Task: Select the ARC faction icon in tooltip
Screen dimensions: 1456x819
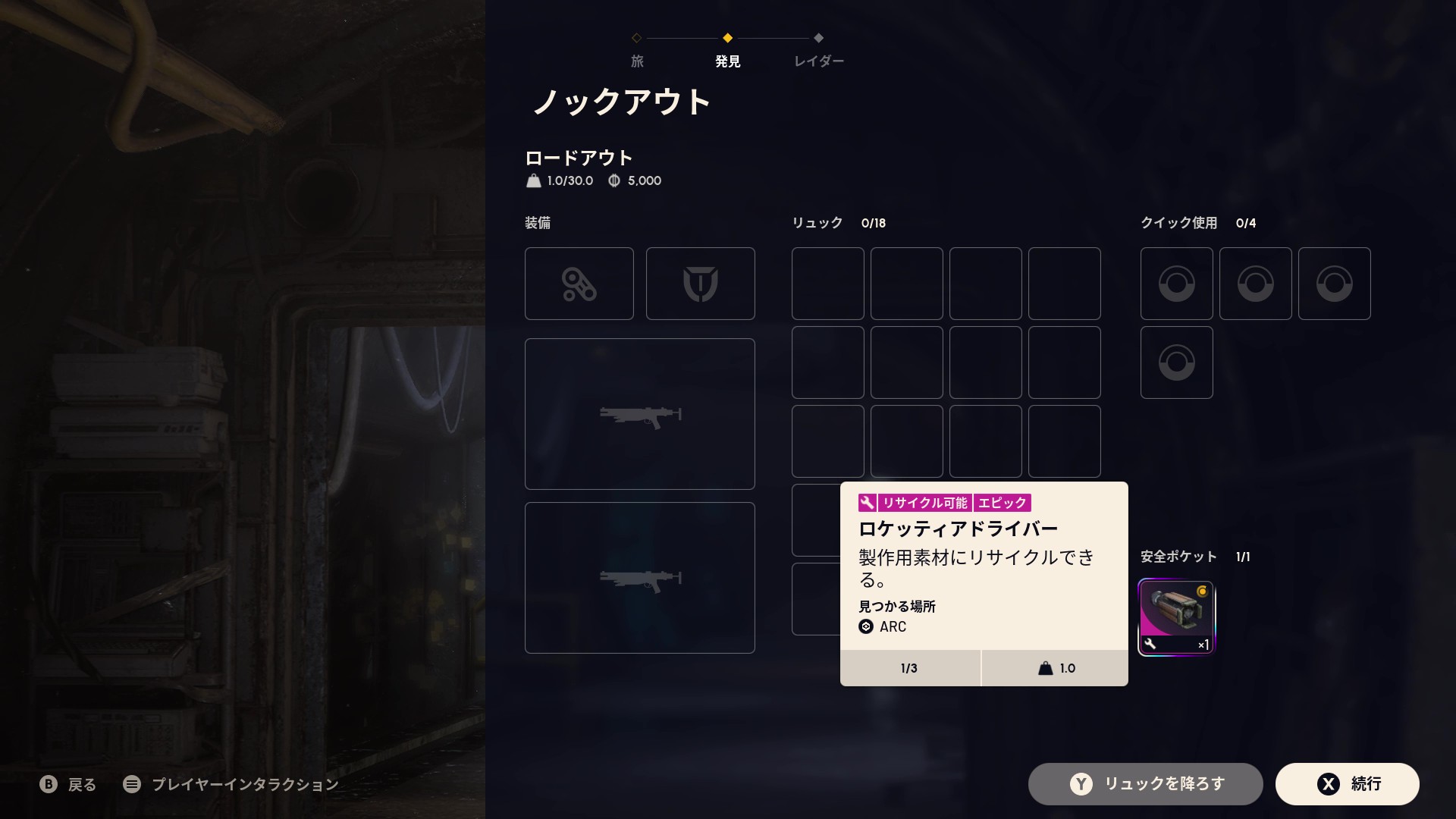Action: tap(865, 627)
